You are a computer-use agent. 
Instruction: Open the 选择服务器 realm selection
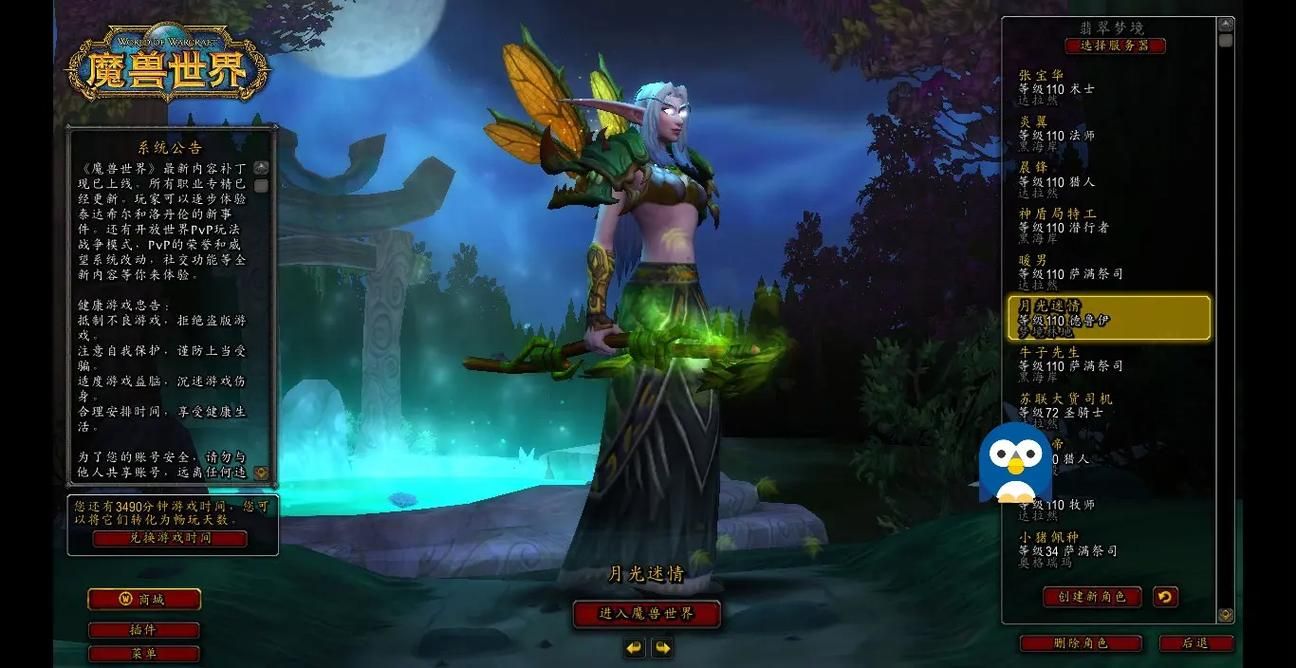click(1115, 46)
